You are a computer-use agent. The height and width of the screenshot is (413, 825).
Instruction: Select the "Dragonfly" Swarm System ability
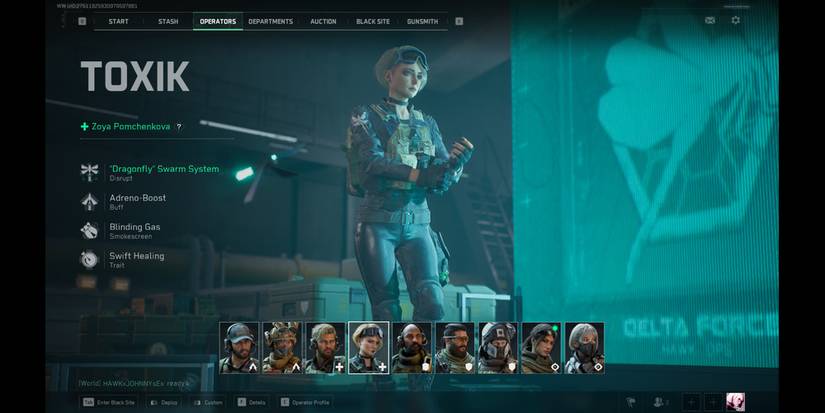163,171
